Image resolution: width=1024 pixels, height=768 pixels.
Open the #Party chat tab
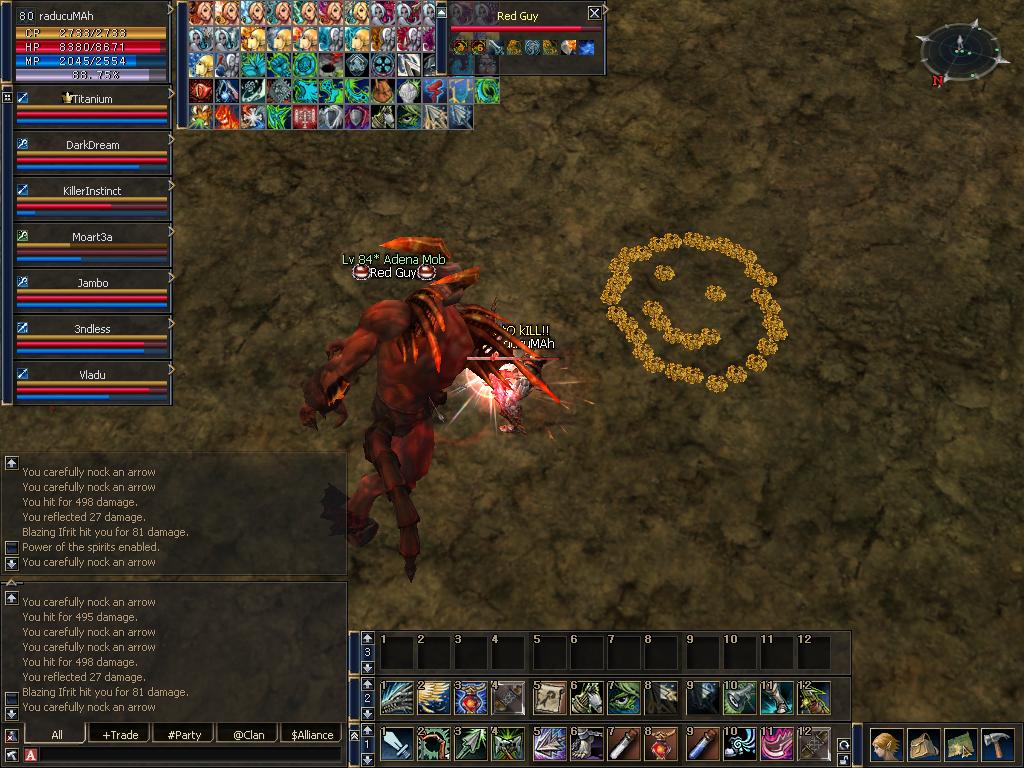(x=184, y=734)
